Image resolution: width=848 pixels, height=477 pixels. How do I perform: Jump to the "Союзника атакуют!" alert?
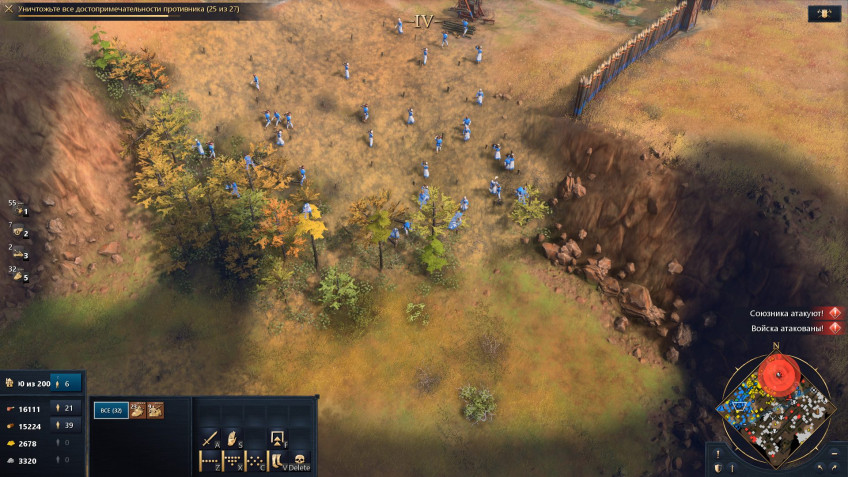pyautogui.click(x=796, y=313)
